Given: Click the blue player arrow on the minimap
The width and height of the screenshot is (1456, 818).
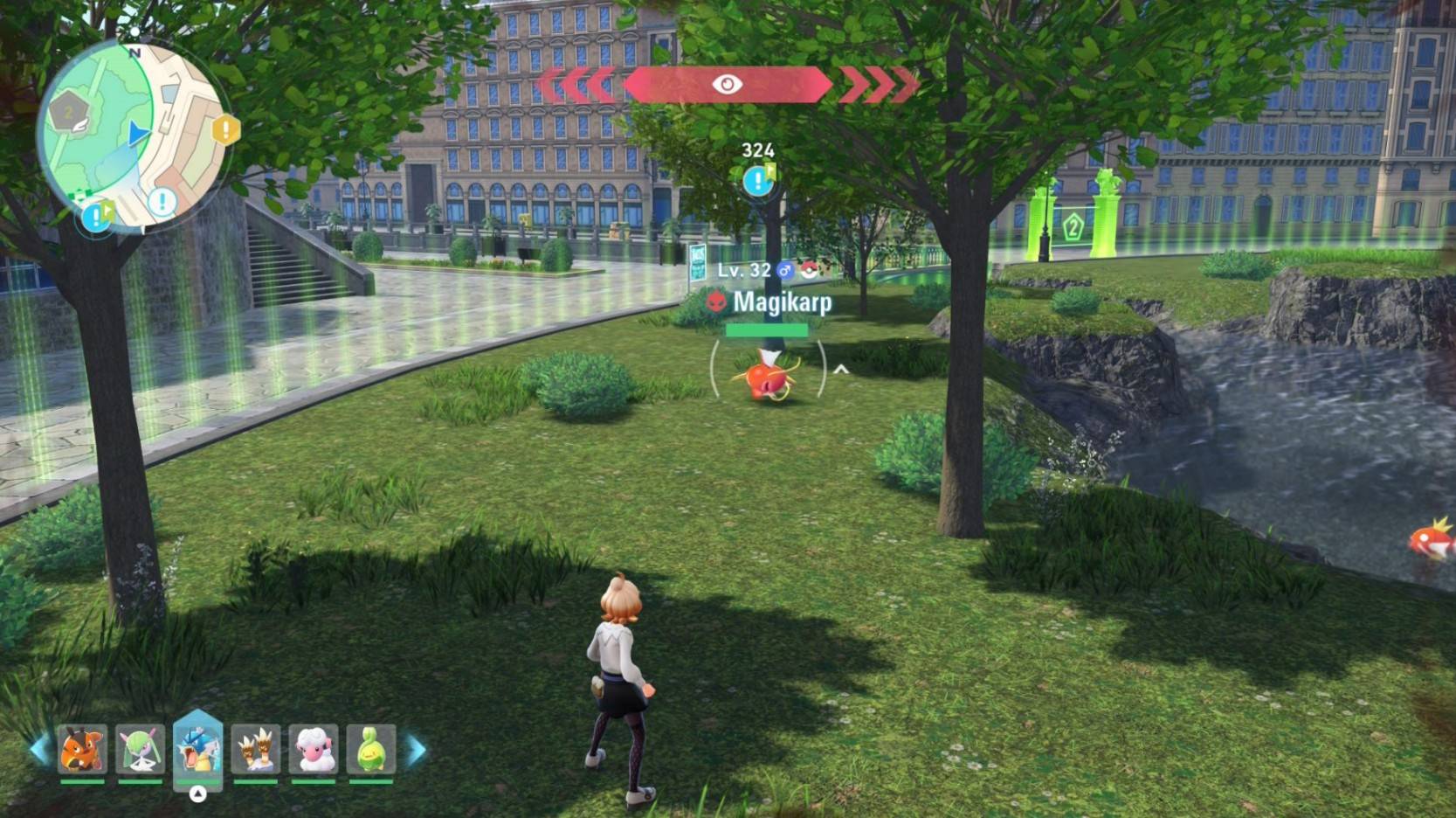Looking at the screenshot, I should pyautogui.click(x=138, y=134).
